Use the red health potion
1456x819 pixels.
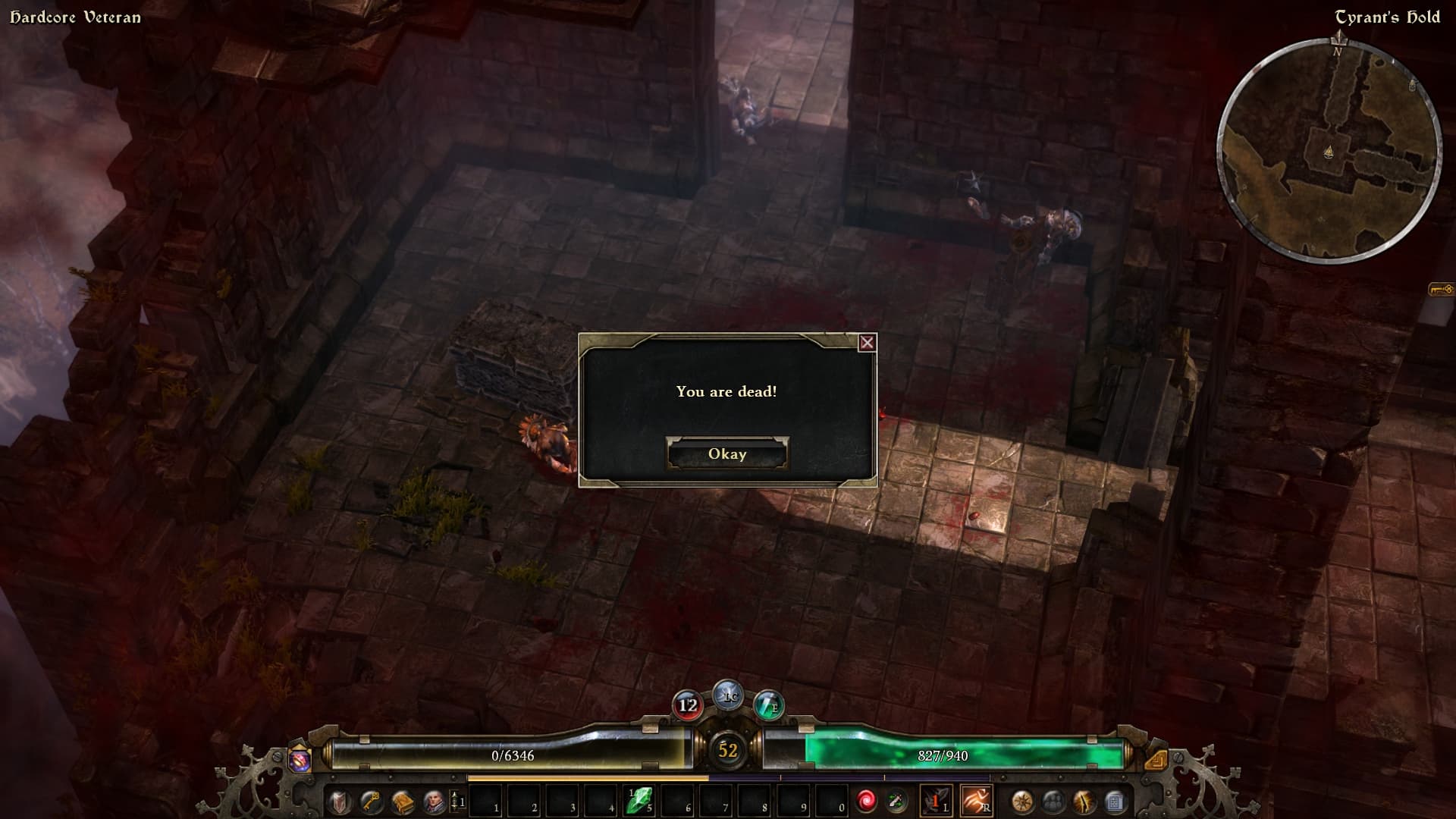(x=688, y=706)
